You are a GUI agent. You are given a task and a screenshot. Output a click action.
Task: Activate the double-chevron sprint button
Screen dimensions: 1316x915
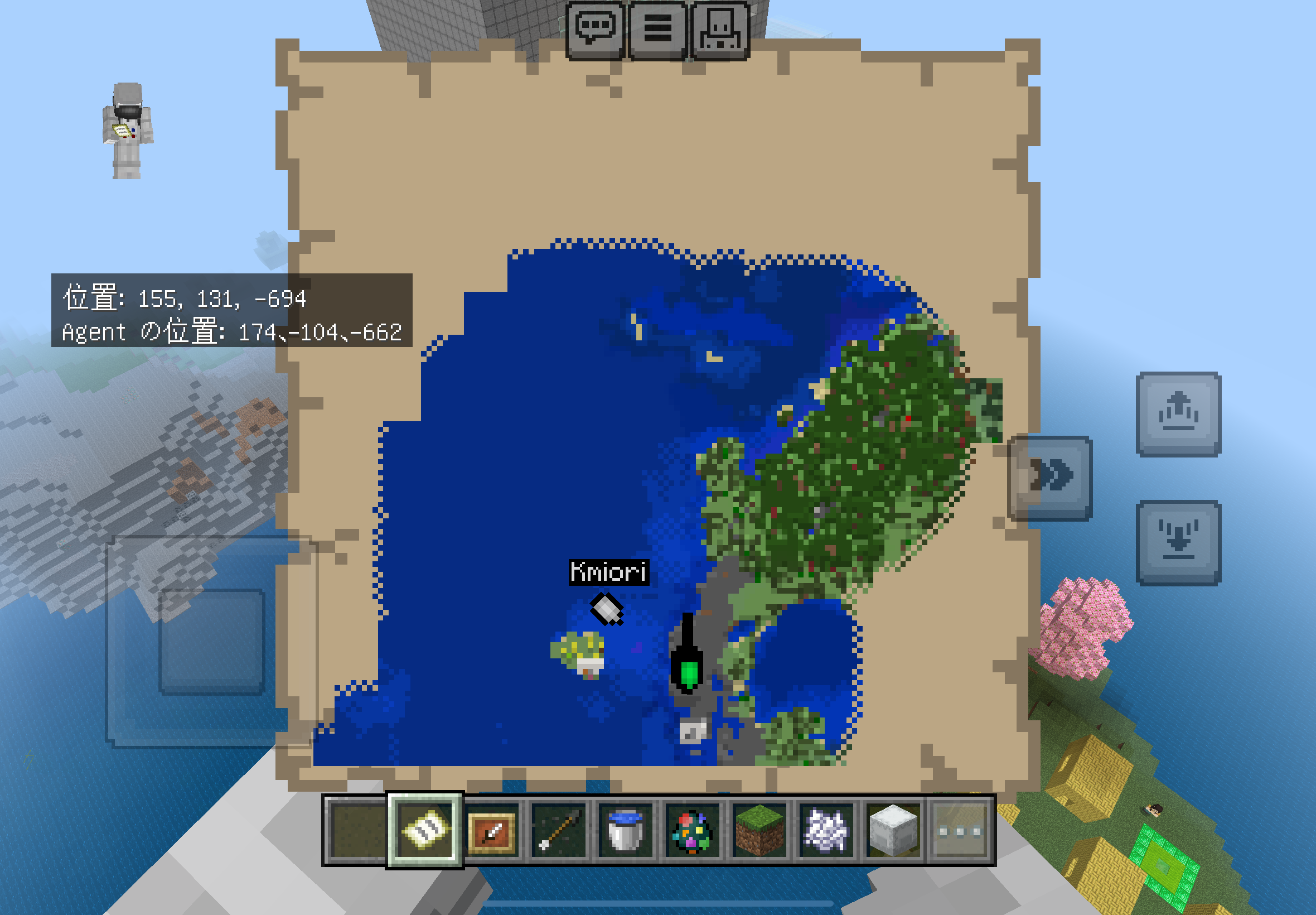click(1050, 478)
